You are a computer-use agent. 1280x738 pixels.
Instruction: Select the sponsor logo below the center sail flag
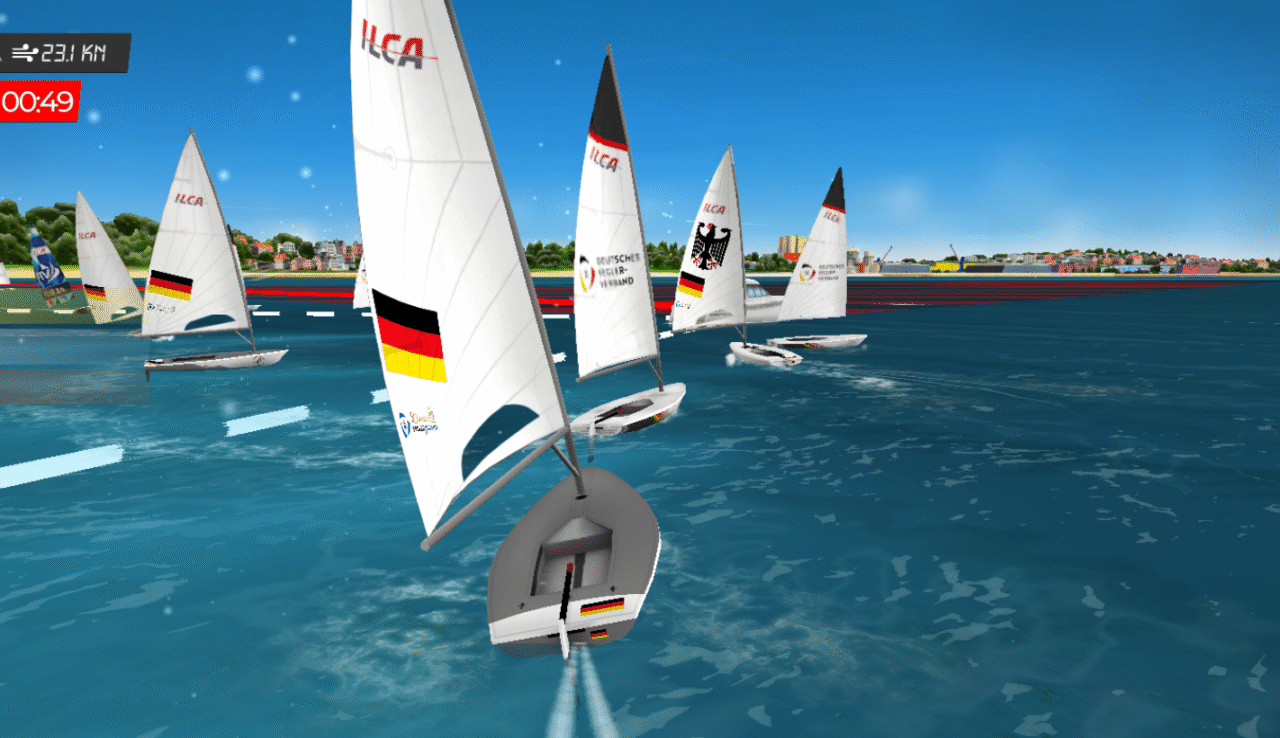420,422
